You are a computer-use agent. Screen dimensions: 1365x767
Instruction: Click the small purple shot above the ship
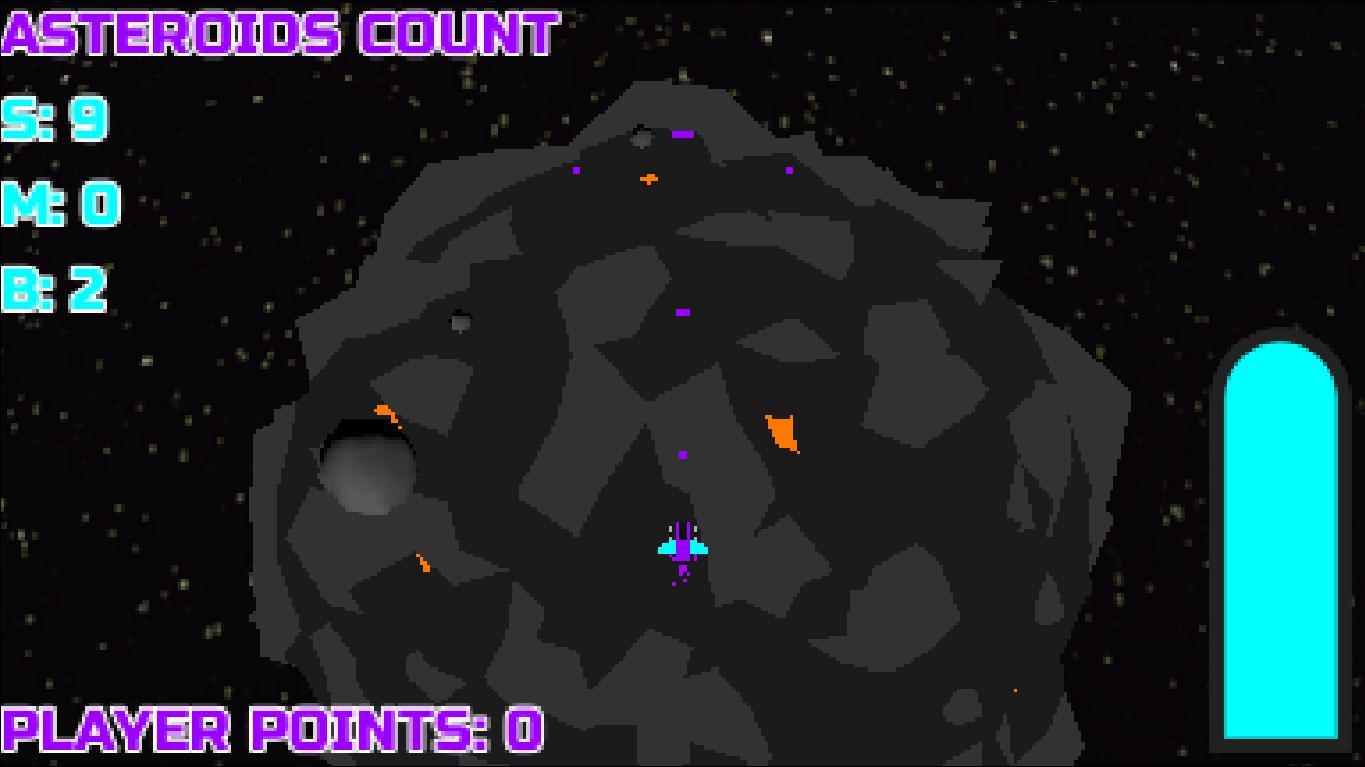[x=683, y=454]
